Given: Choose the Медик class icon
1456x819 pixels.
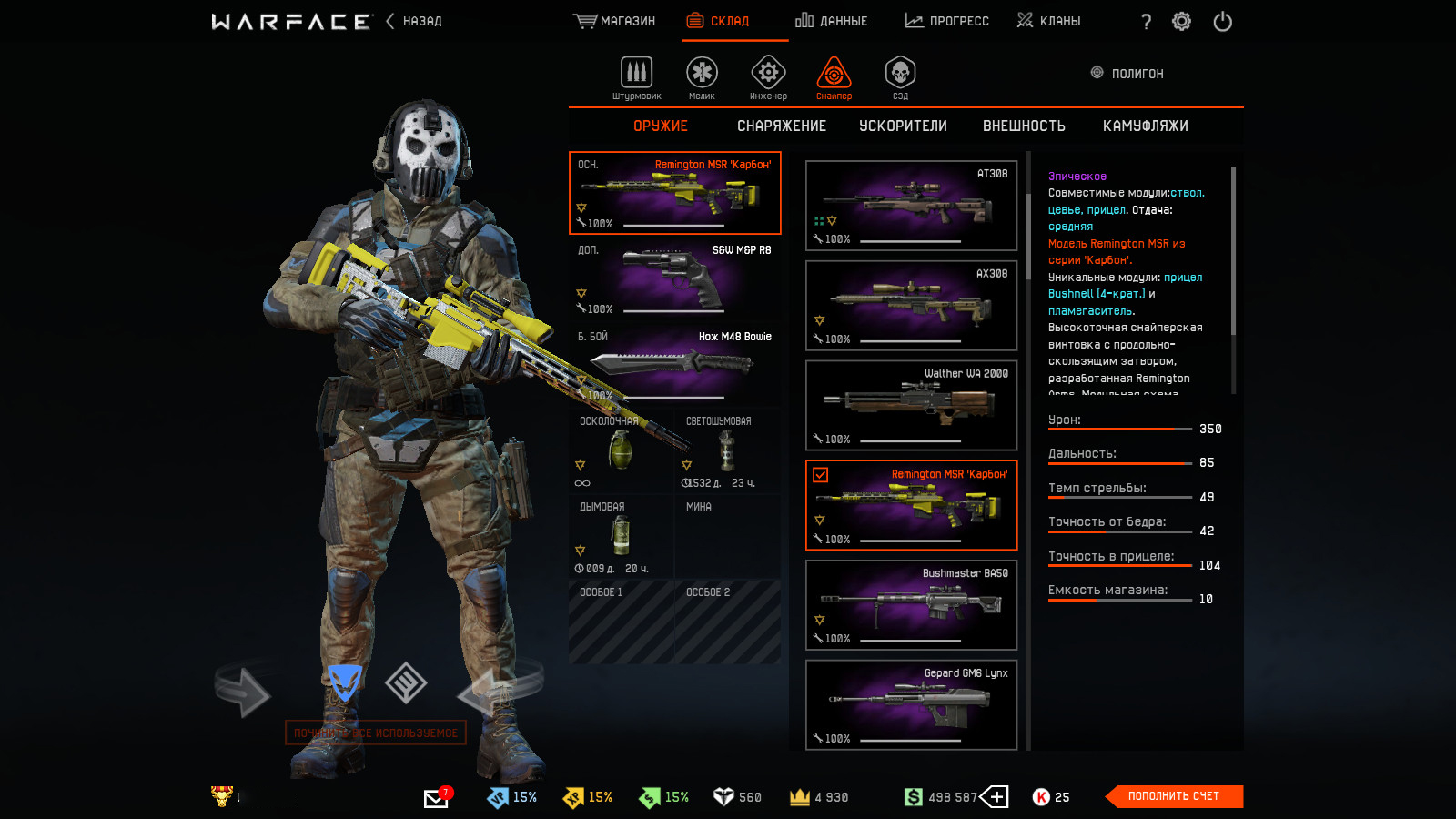Looking at the screenshot, I should (702, 77).
